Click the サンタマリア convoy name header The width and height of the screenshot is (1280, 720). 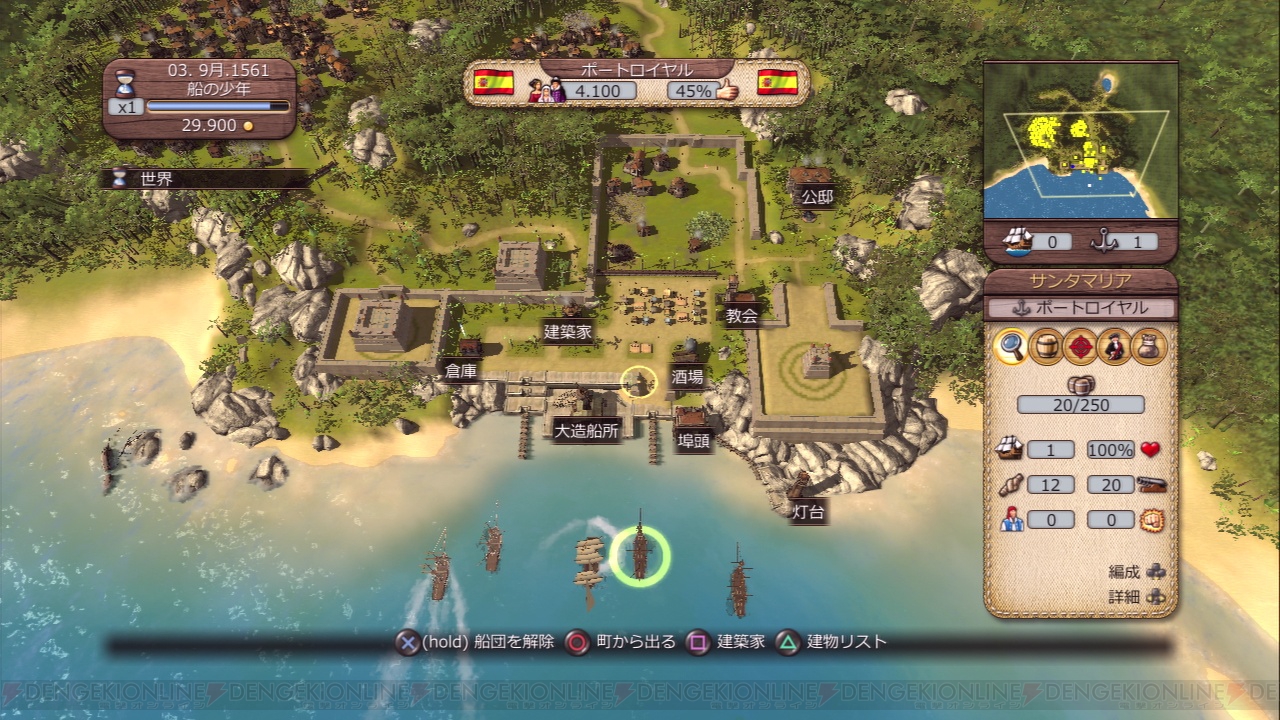coord(1080,282)
